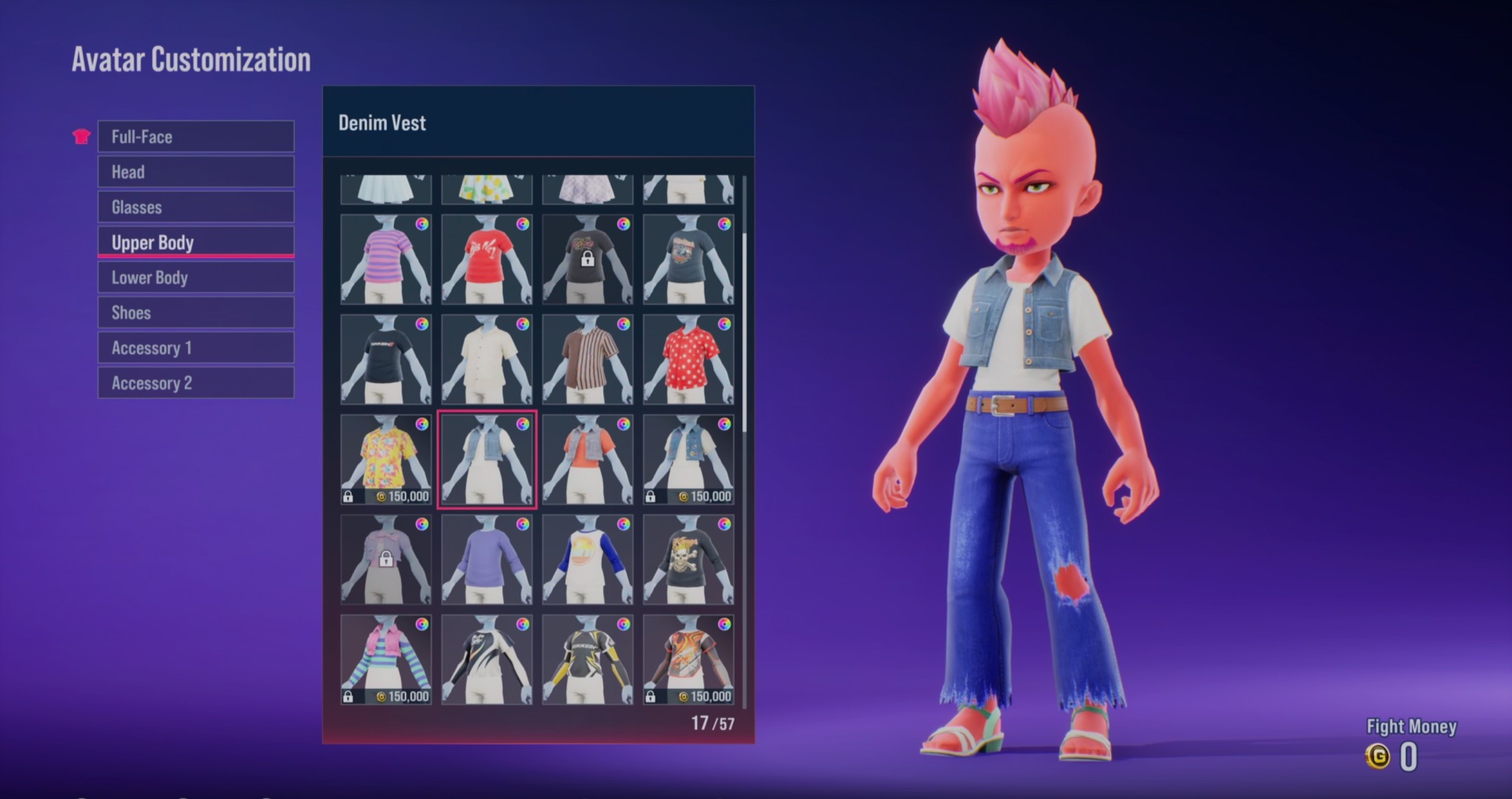1512x799 pixels.
Task: Choose the orange shirt with vest
Action: tap(587, 459)
